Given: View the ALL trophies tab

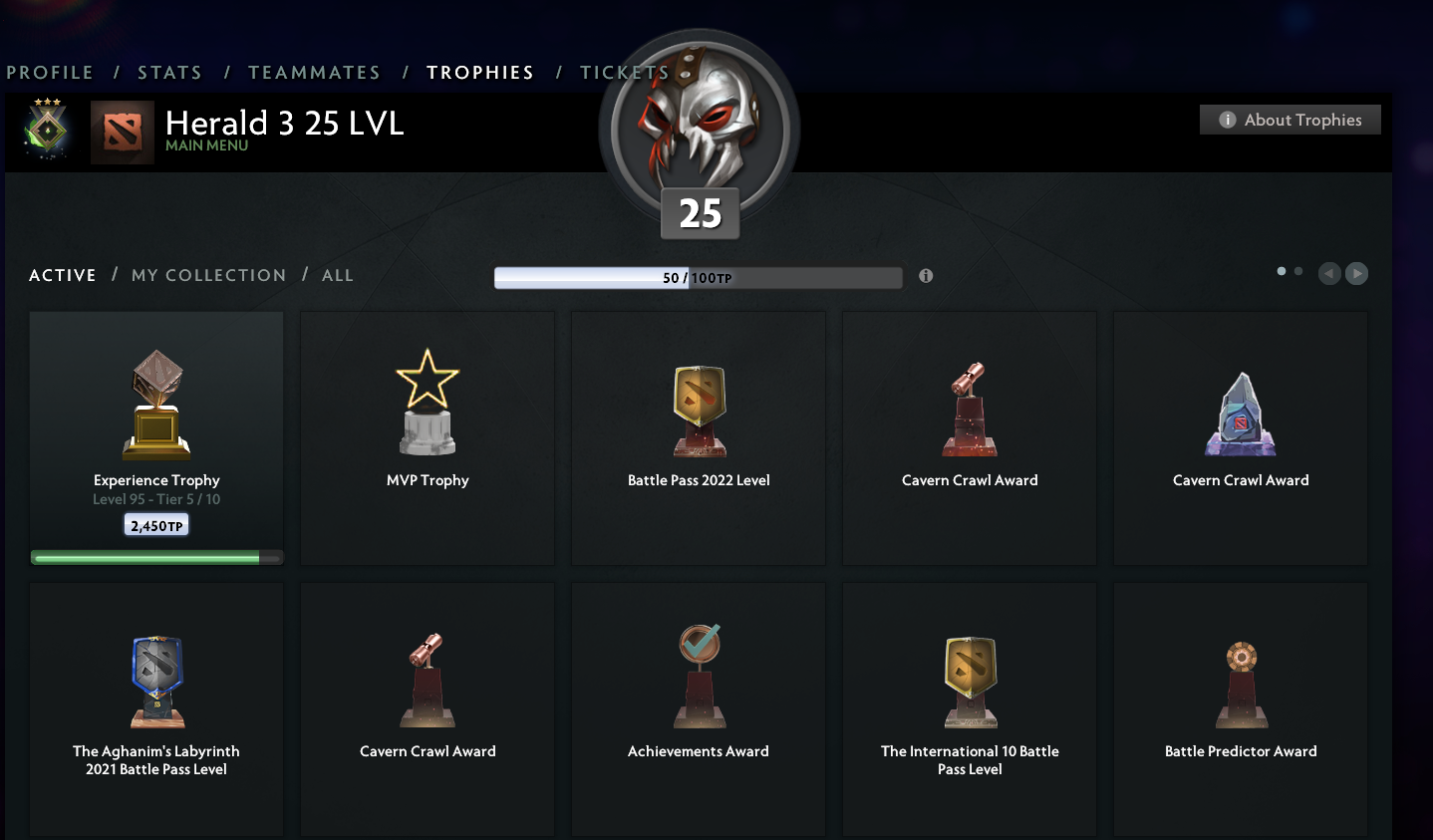Looking at the screenshot, I should (338, 275).
